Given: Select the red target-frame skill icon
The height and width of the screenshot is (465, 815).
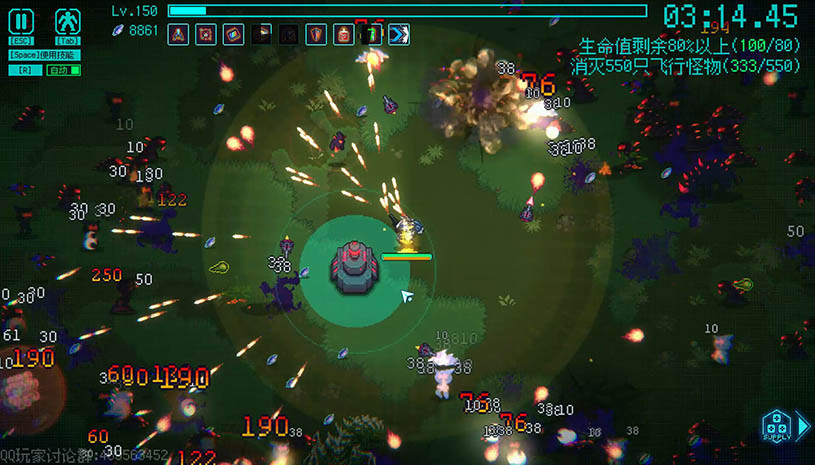Looking at the screenshot, I should coord(206,34).
